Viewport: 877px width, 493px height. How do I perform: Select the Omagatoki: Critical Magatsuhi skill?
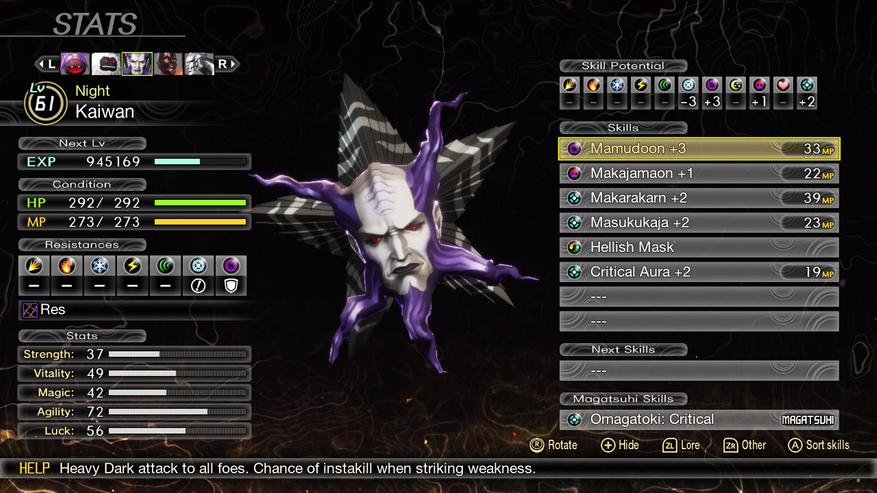(698, 420)
